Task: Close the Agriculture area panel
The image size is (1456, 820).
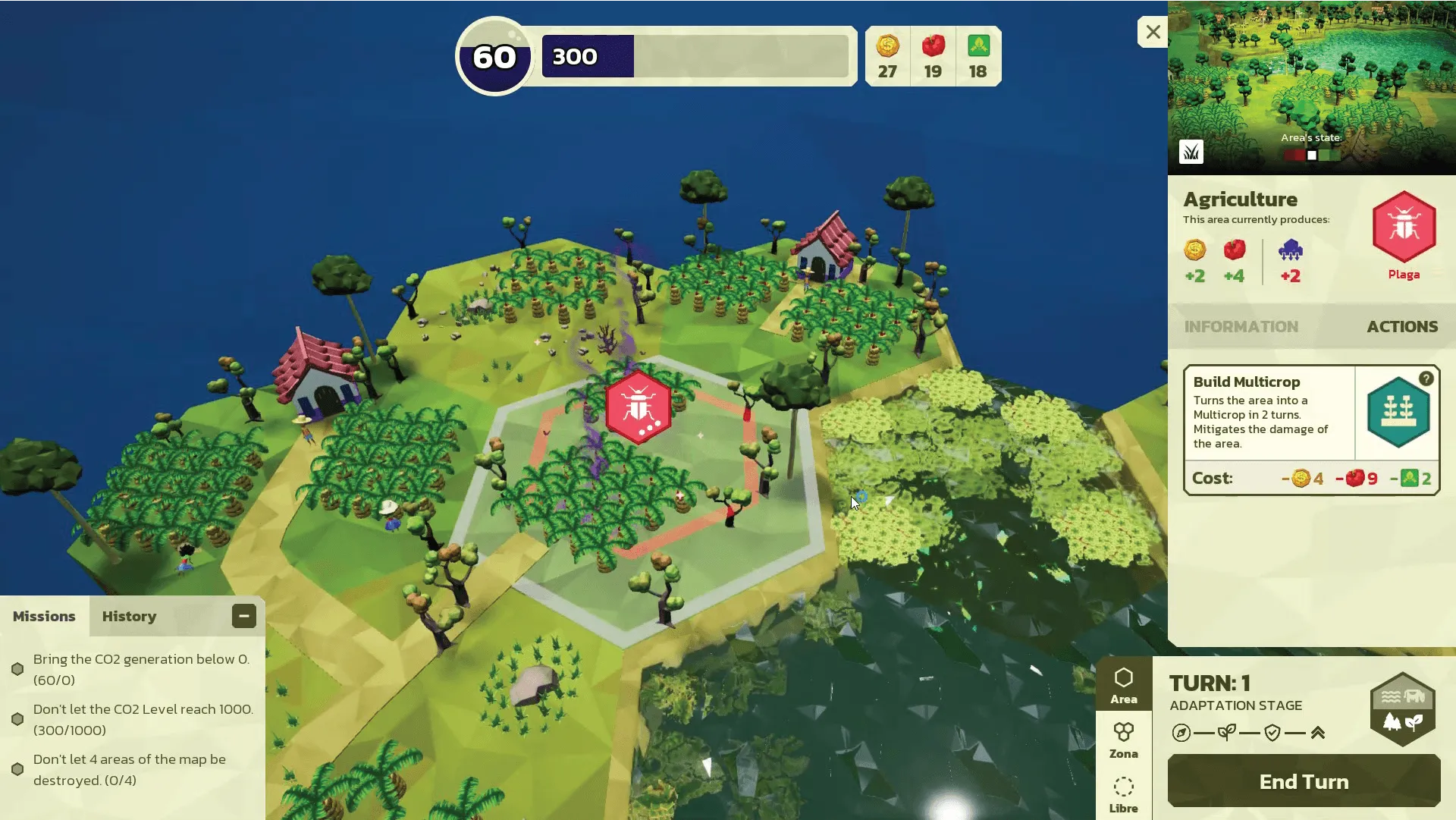Action: click(1153, 32)
